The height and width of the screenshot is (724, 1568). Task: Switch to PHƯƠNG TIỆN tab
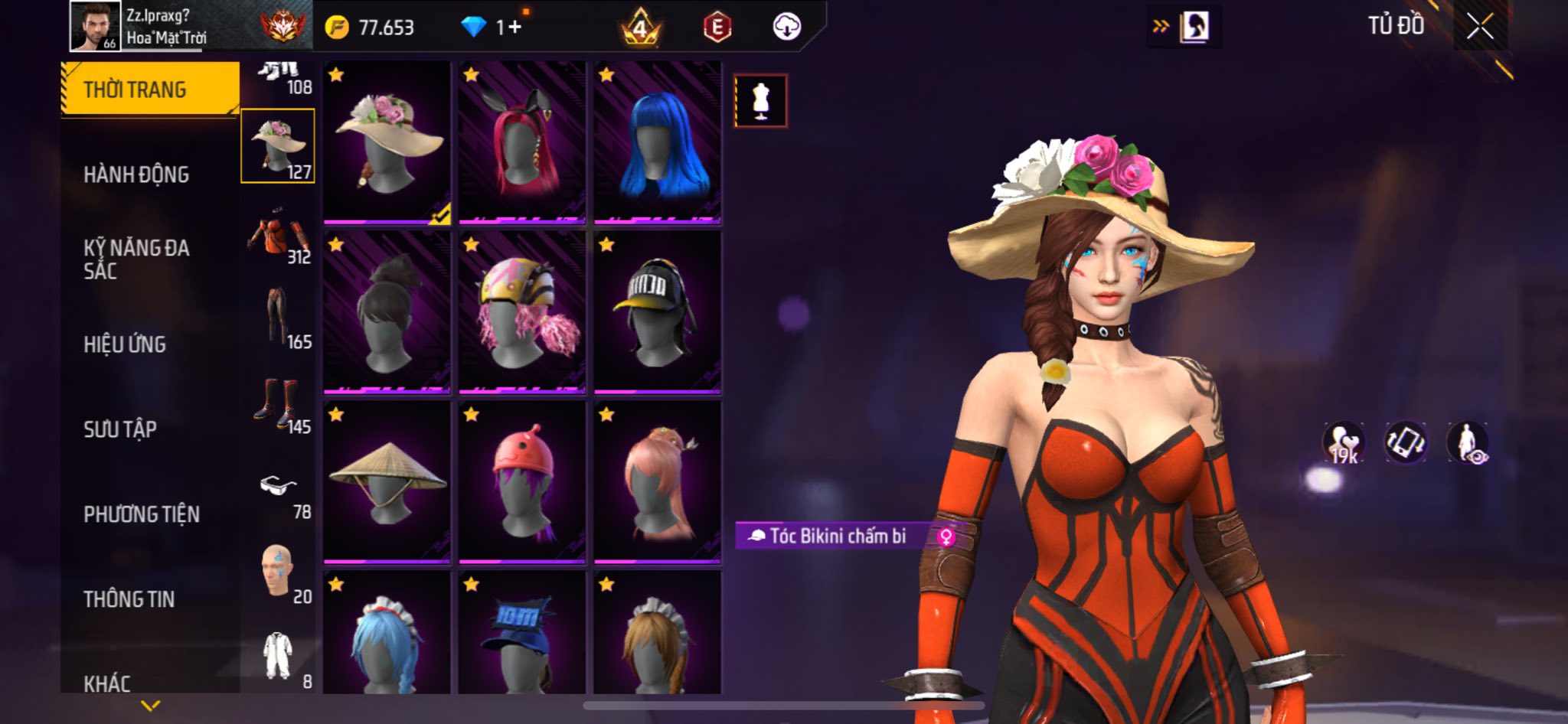pyautogui.click(x=142, y=514)
